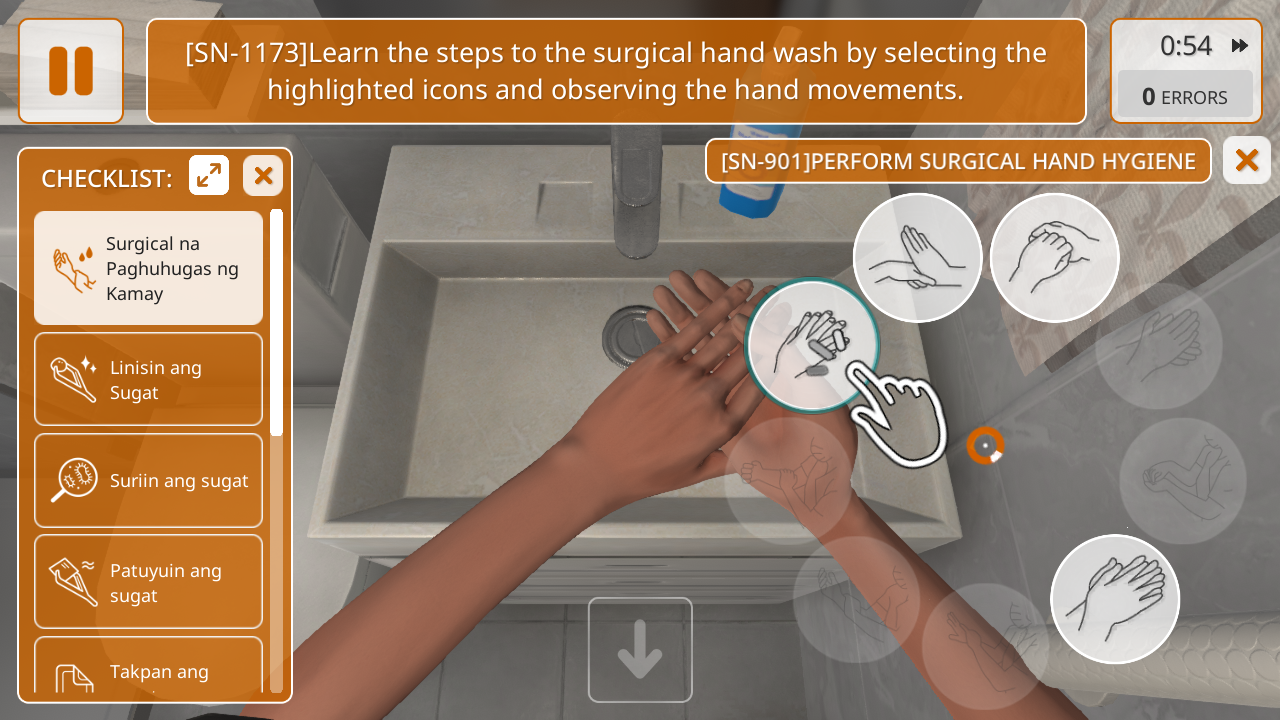Click the checklist scrollbar
This screenshot has height=720, width=1280.
(x=276, y=320)
